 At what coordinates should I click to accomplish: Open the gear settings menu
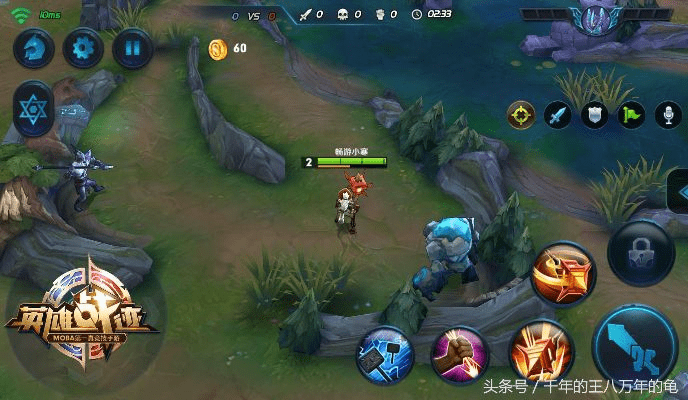[x=83, y=47]
